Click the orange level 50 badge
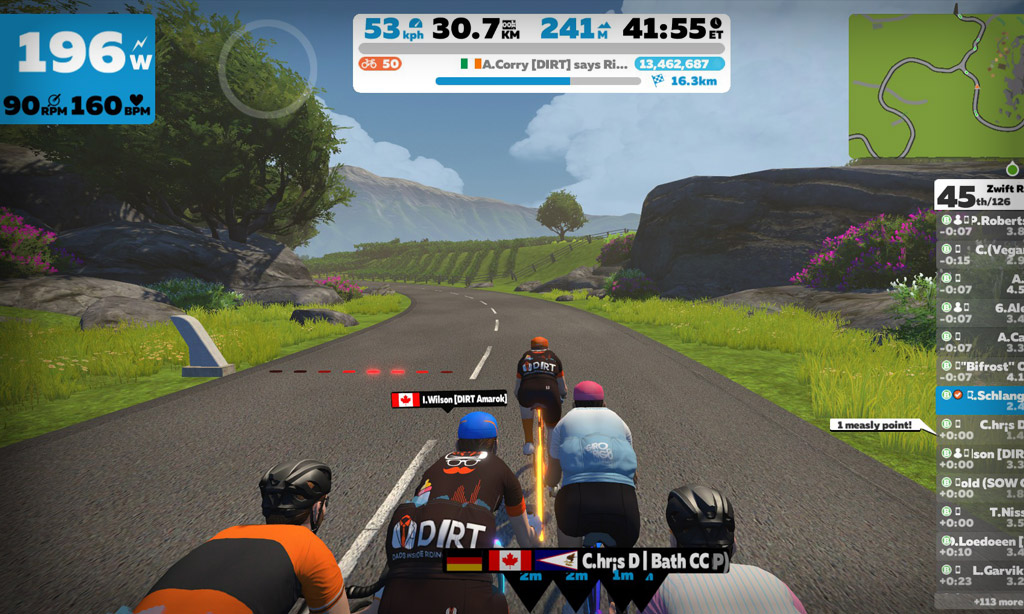Viewport: 1024px width, 614px height. (x=380, y=64)
